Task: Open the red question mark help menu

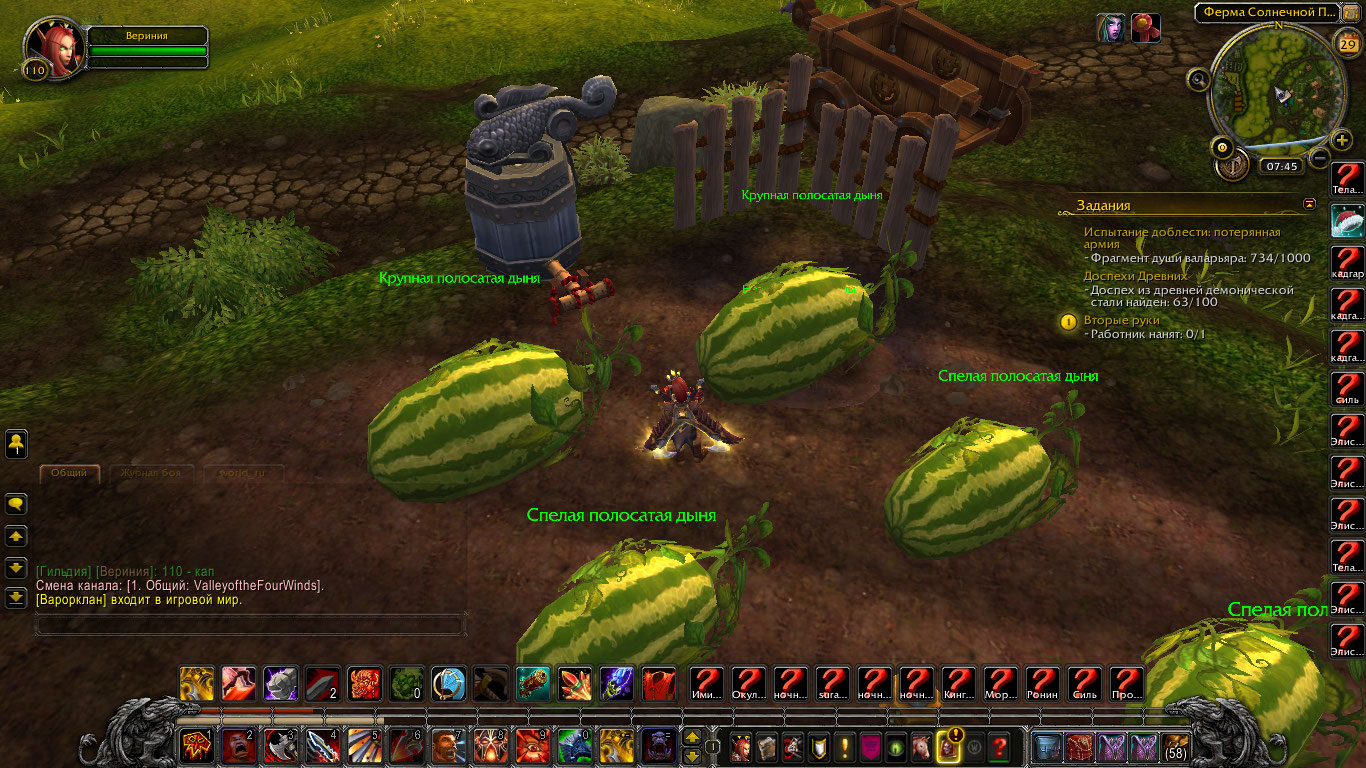Action: point(998,746)
